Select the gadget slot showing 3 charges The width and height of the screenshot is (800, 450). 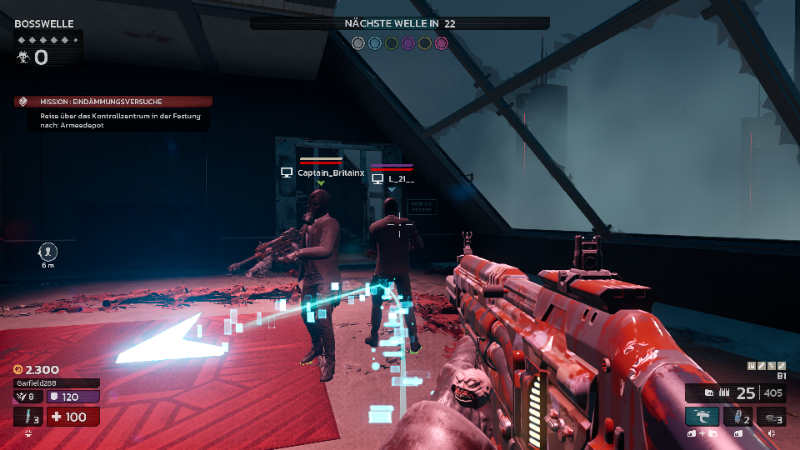click(770, 416)
